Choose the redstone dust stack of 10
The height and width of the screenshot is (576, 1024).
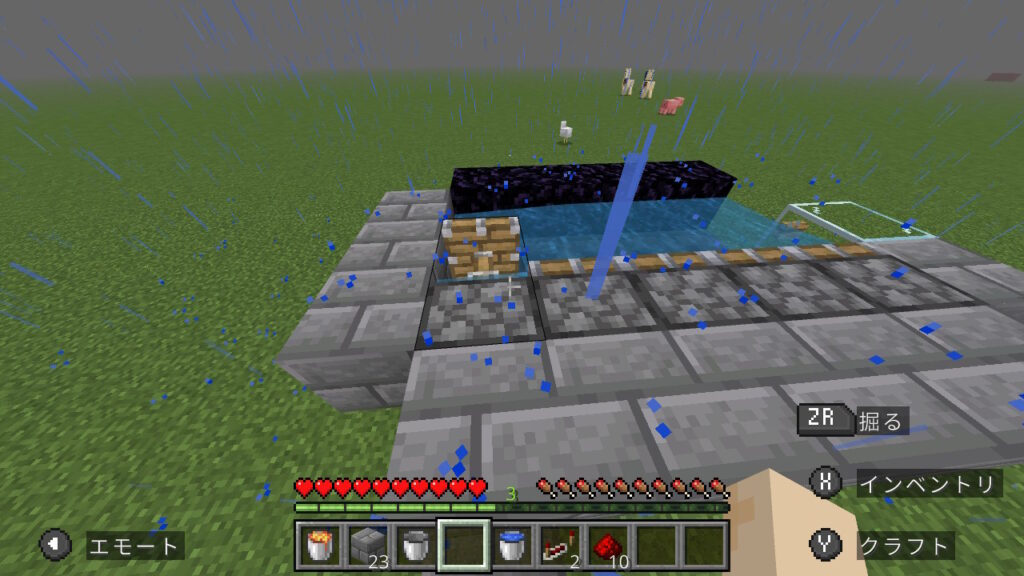pos(607,545)
